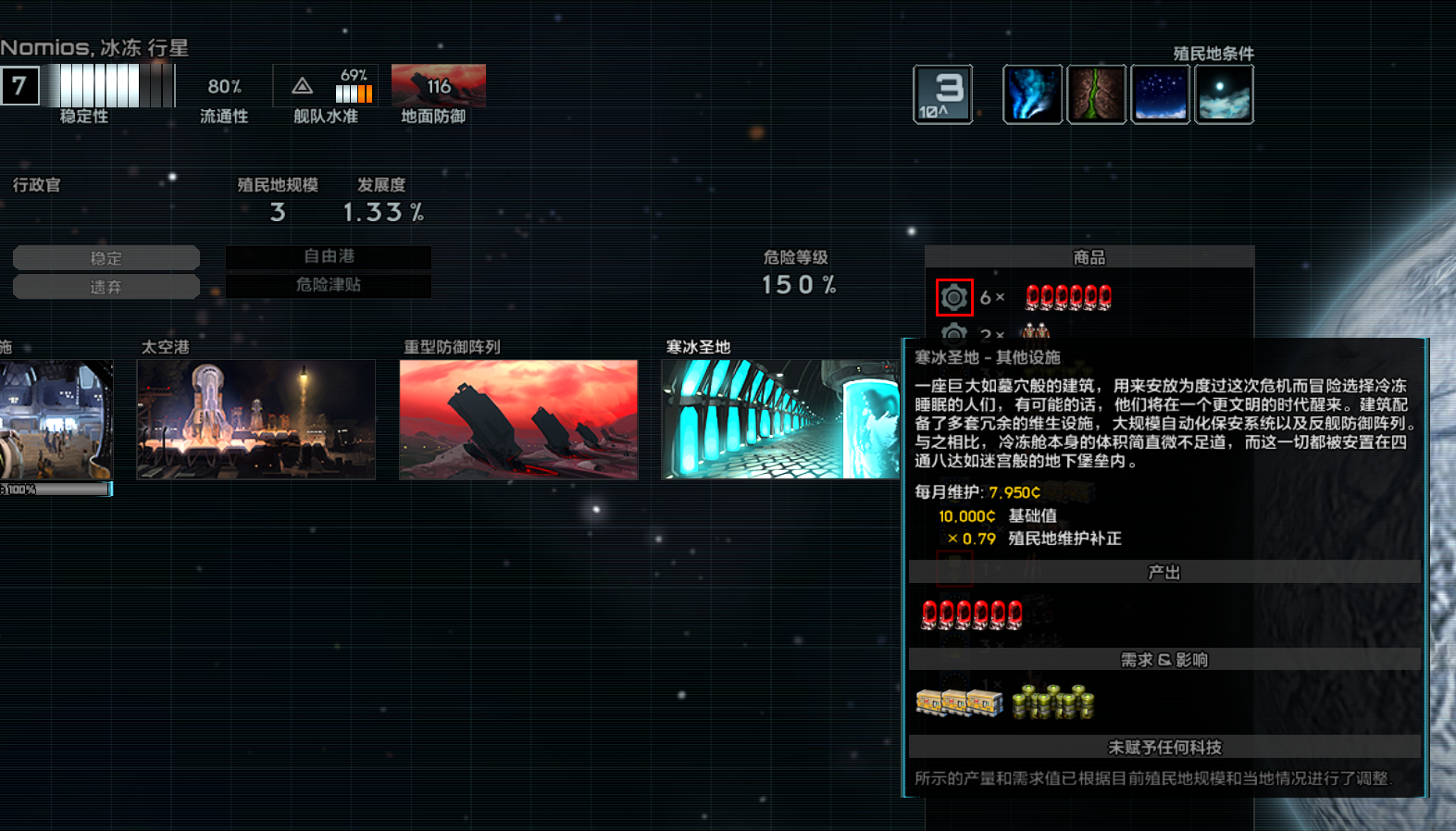点击星空黑暗殖民地条件图标
The width and height of the screenshot is (1456, 831).
(1160, 93)
